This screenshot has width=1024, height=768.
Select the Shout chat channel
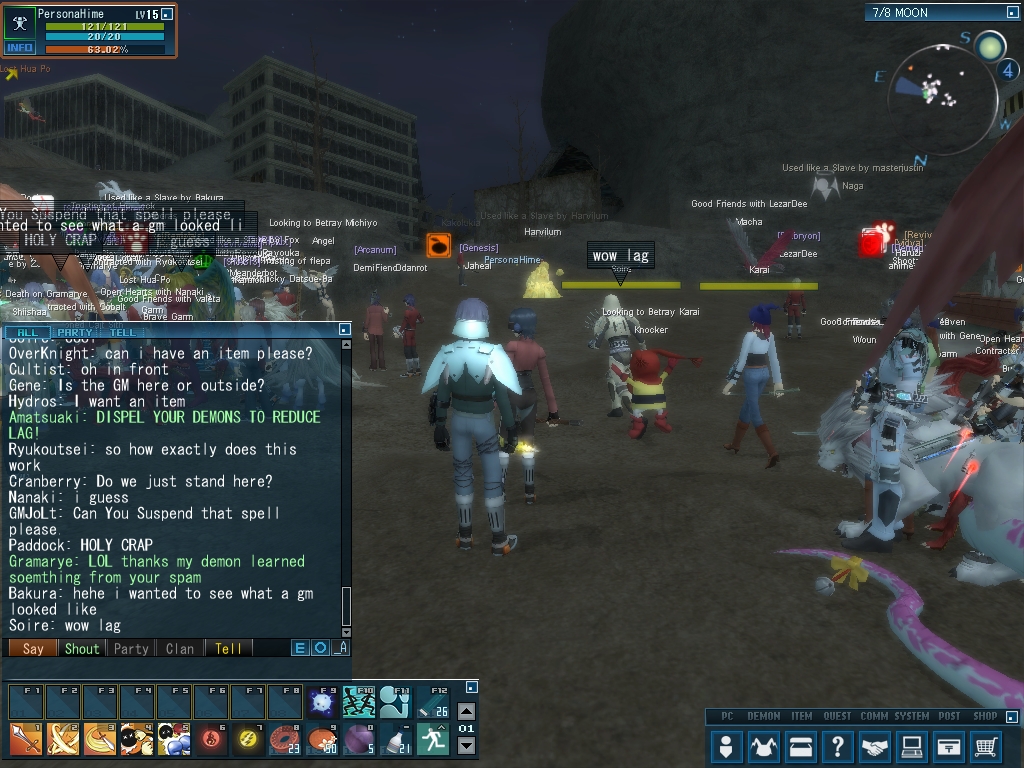pyautogui.click(x=82, y=648)
